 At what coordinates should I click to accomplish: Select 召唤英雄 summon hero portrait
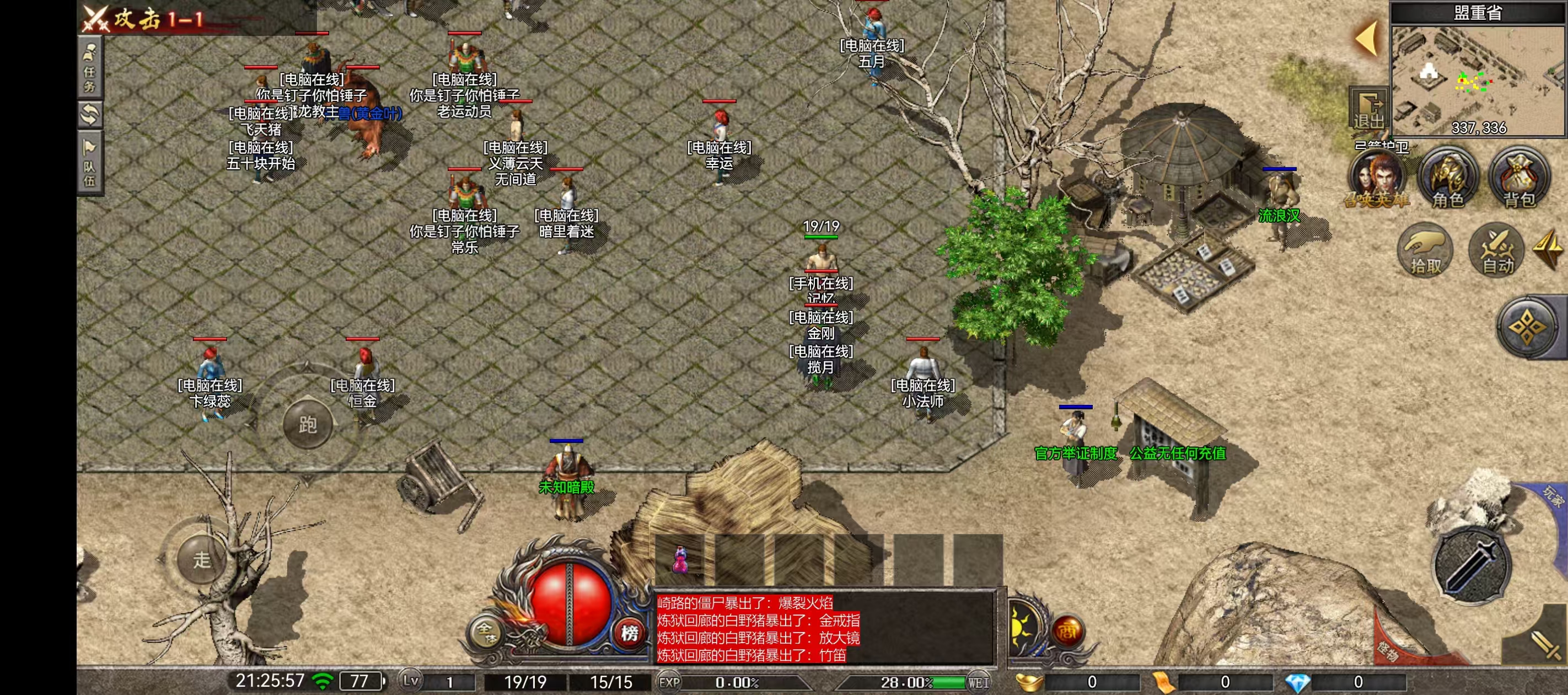coord(1377,178)
